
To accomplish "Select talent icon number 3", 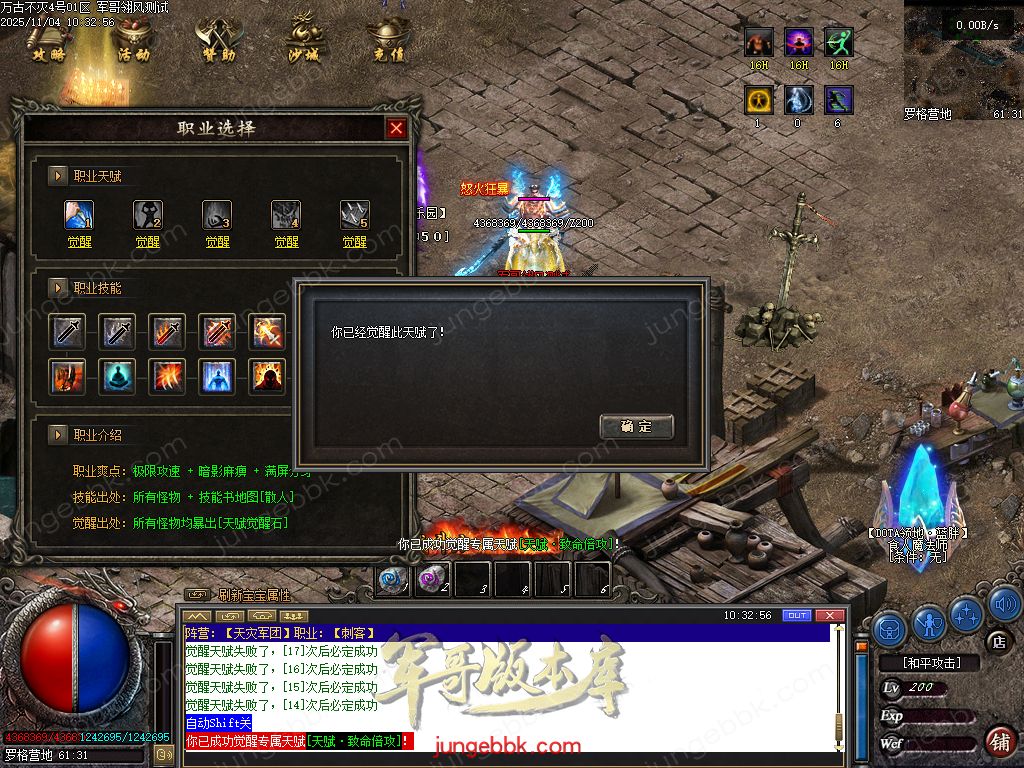I will (217, 214).
